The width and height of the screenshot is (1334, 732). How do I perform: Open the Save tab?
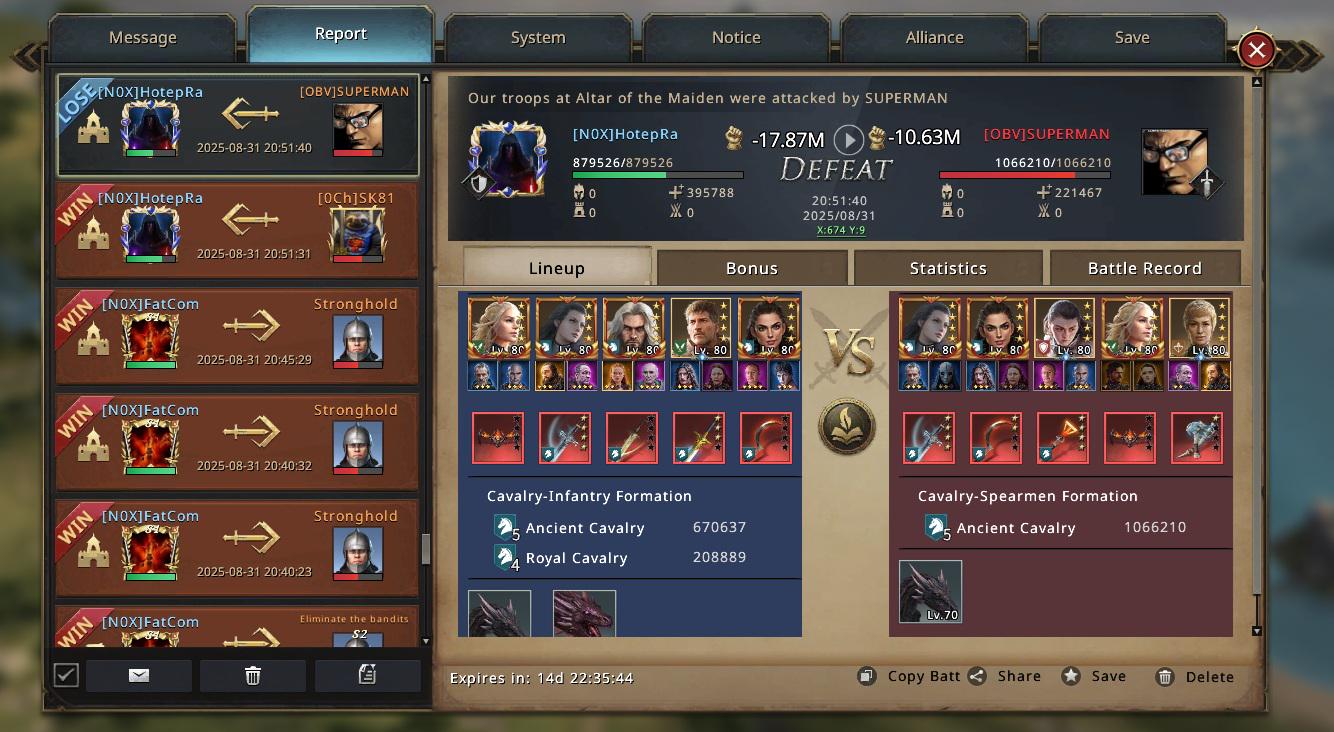click(1132, 38)
